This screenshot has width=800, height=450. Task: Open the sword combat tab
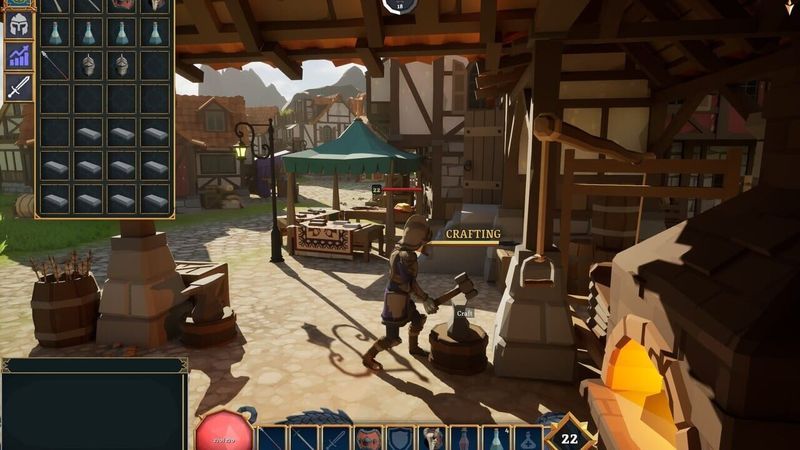coord(18,87)
